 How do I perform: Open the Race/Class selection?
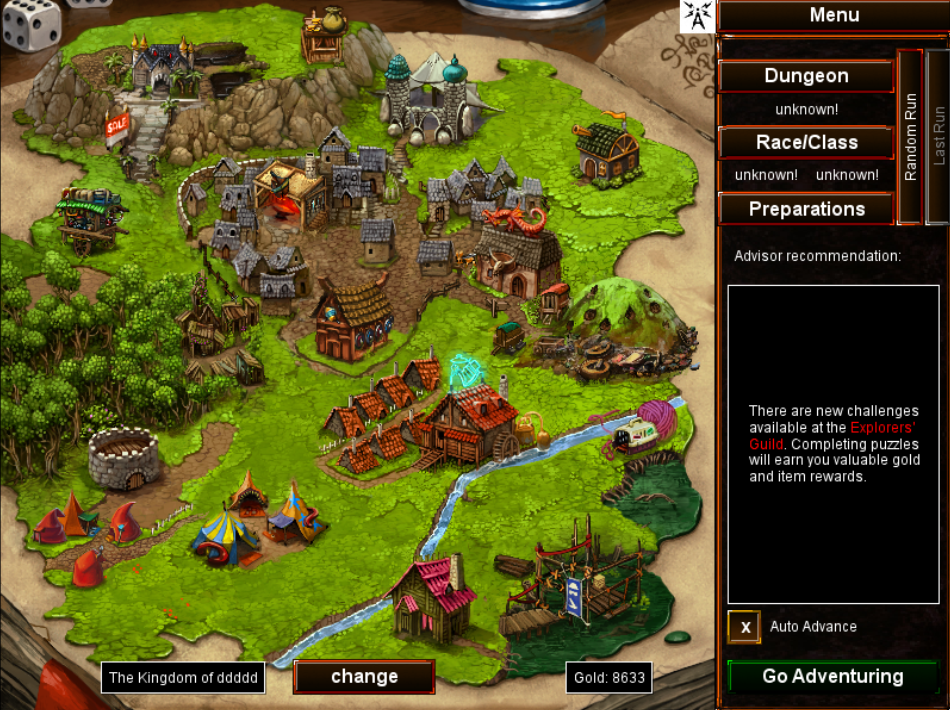click(806, 142)
